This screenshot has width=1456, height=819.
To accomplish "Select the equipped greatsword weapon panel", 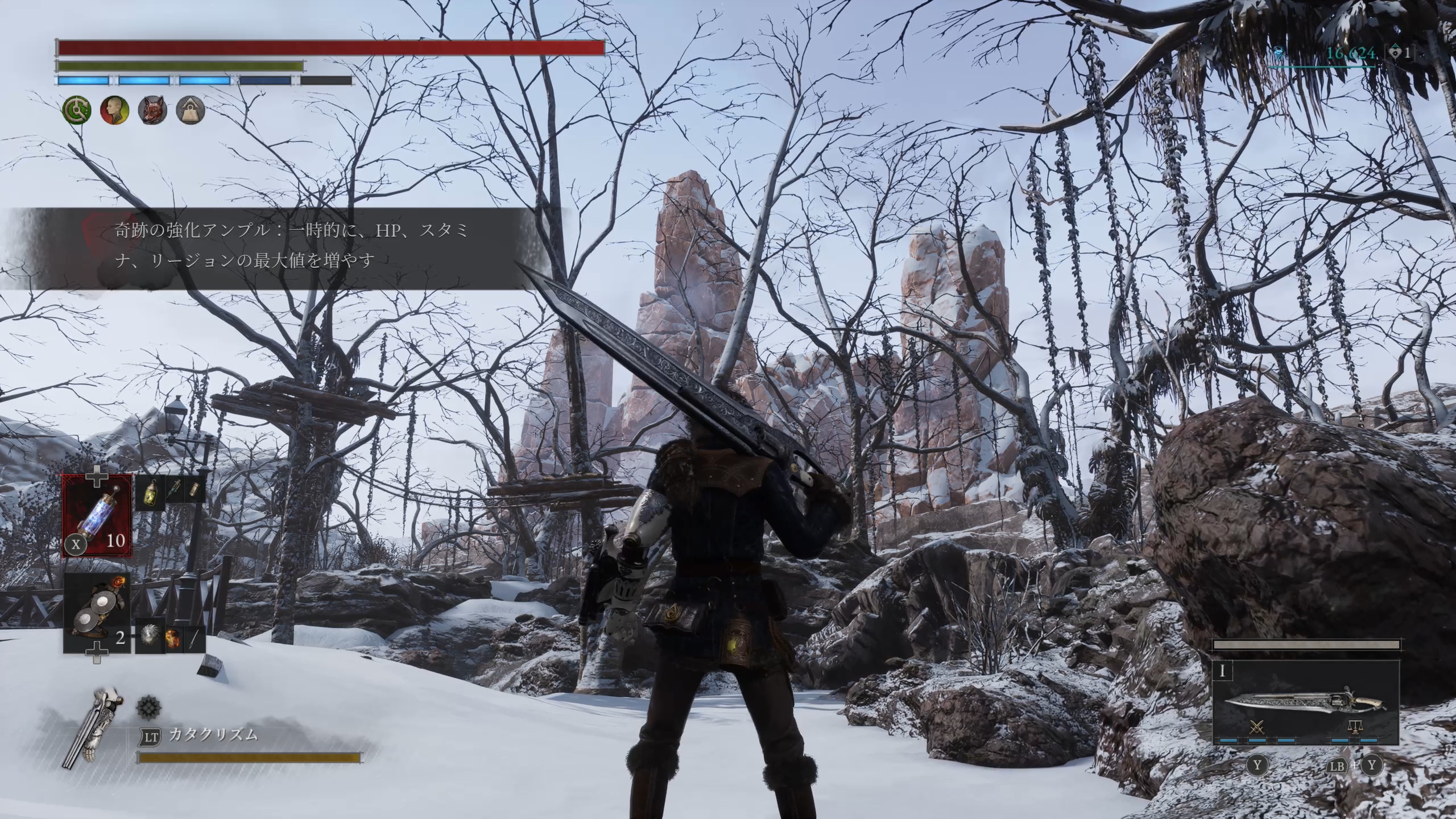I will pyautogui.click(x=1305, y=703).
